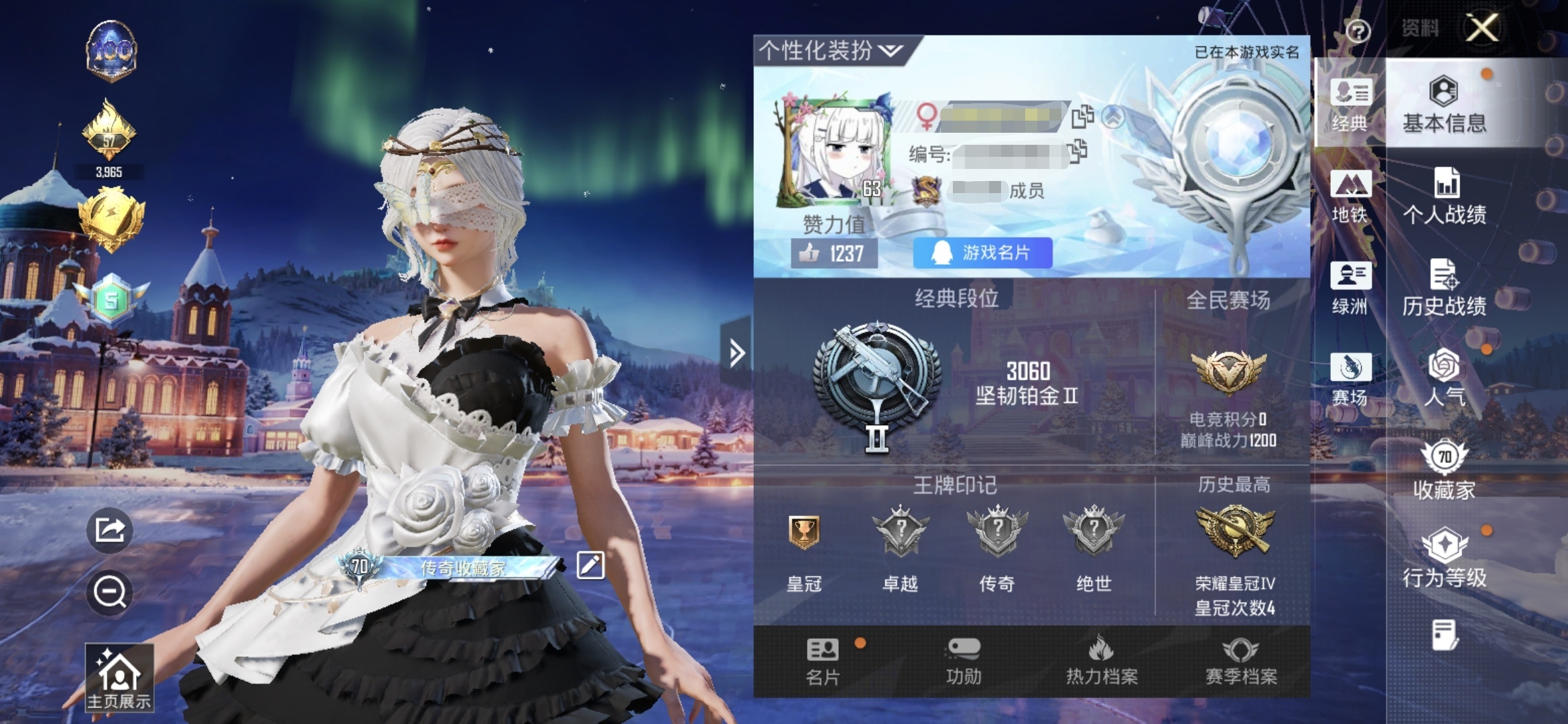Open the 个人战绩 personal stats section
Viewport: 1568px width, 724px height.
pyautogui.click(x=1444, y=196)
